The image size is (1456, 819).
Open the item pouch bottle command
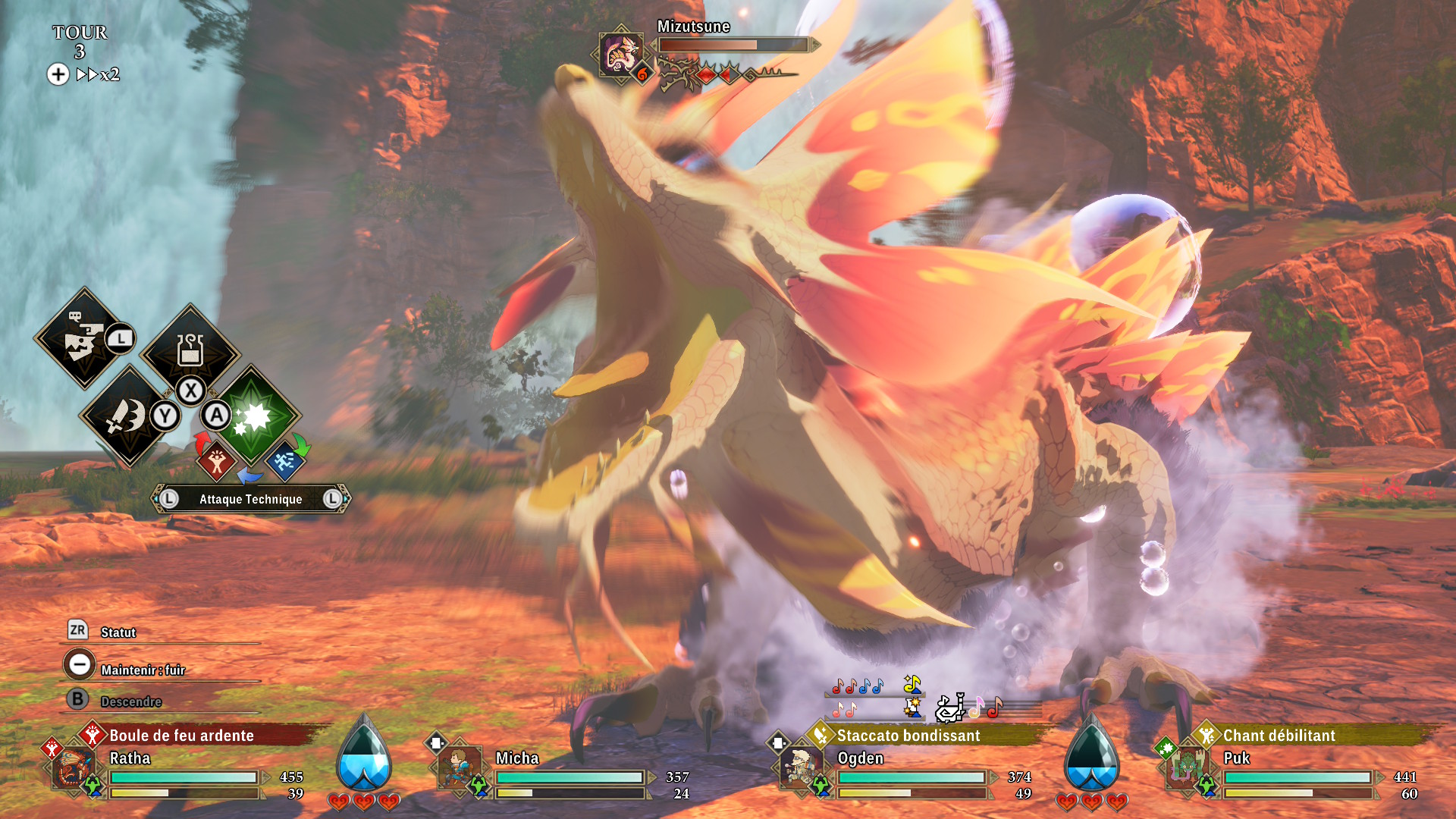point(190,350)
